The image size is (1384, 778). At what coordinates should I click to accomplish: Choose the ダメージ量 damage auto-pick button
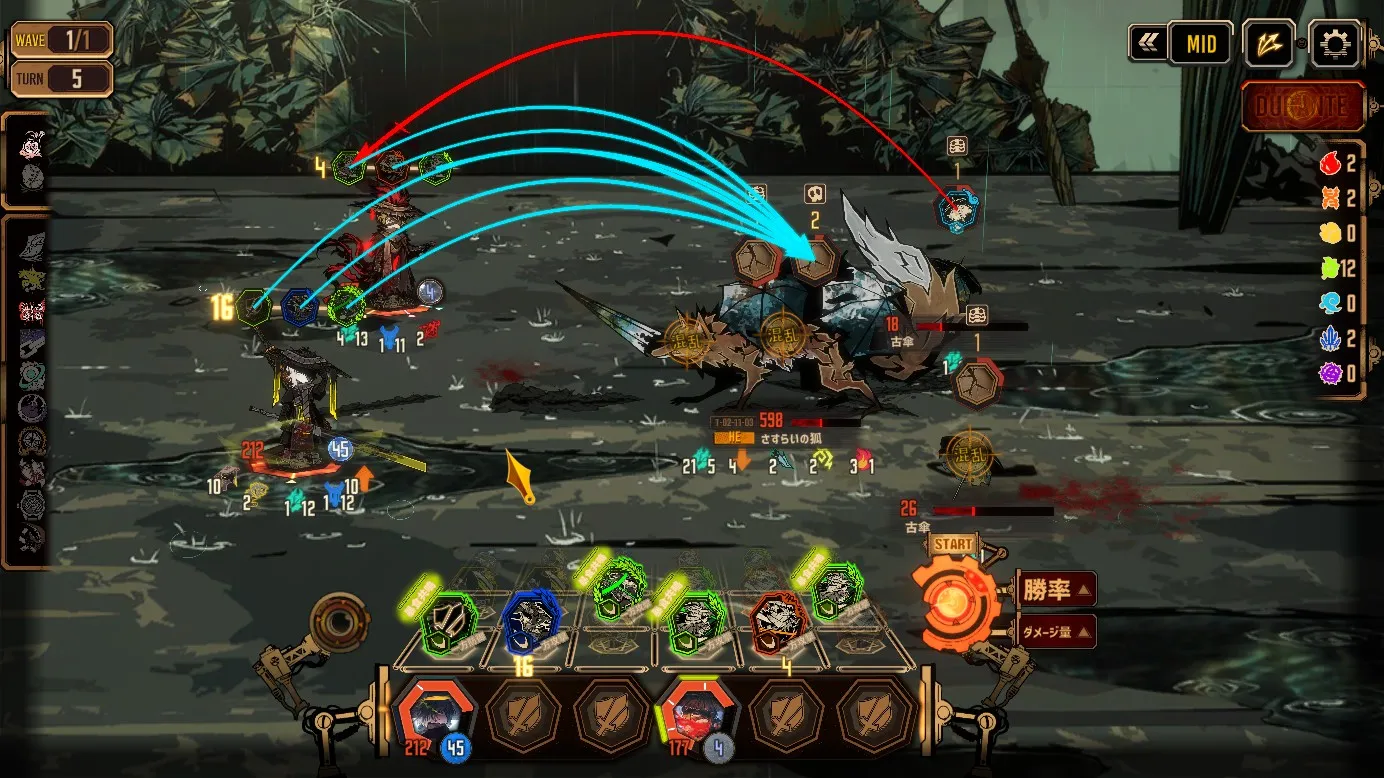click(1057, 631)
